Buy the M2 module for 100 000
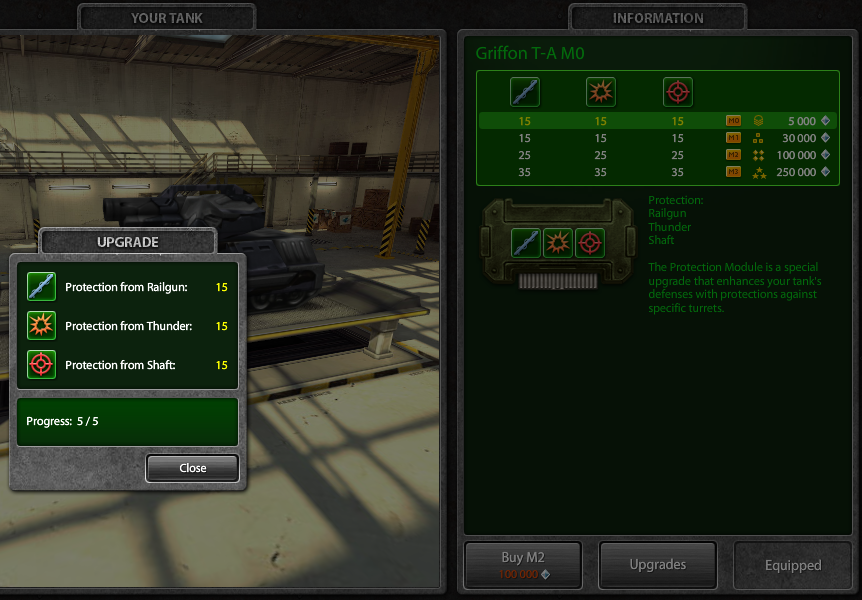 coord(525,565)
